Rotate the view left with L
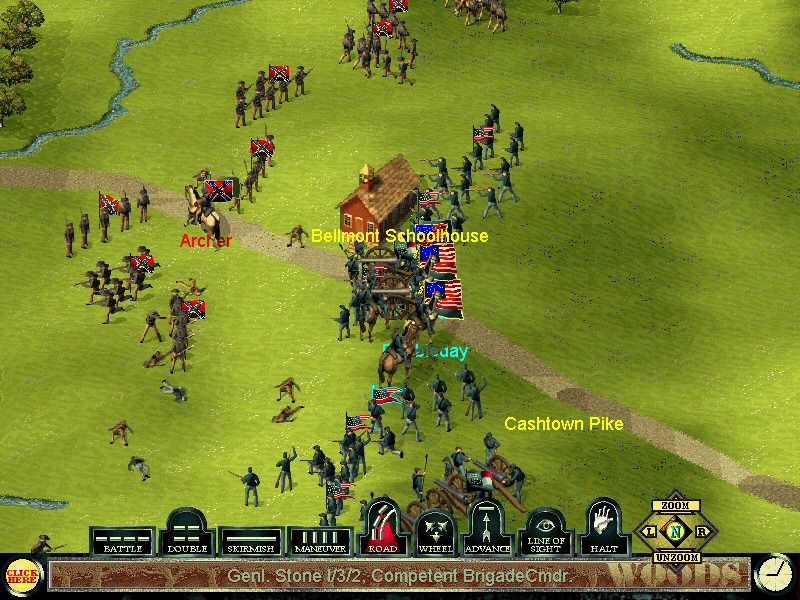 (651, 531)
